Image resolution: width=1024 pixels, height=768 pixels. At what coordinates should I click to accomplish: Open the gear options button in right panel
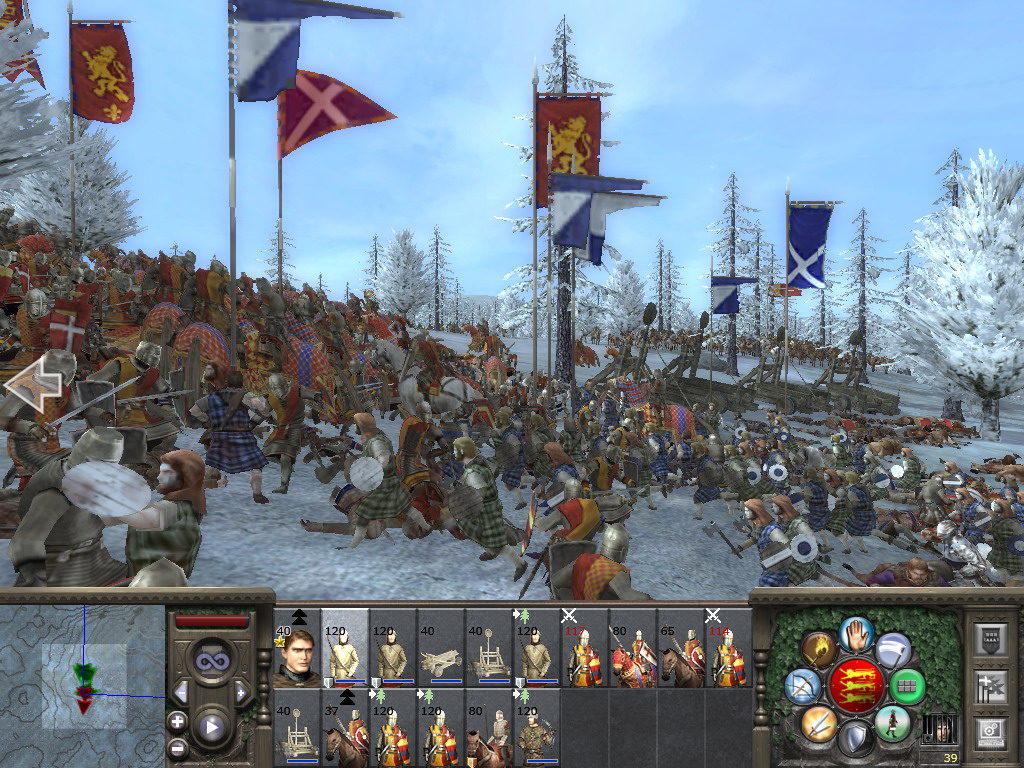992,732
